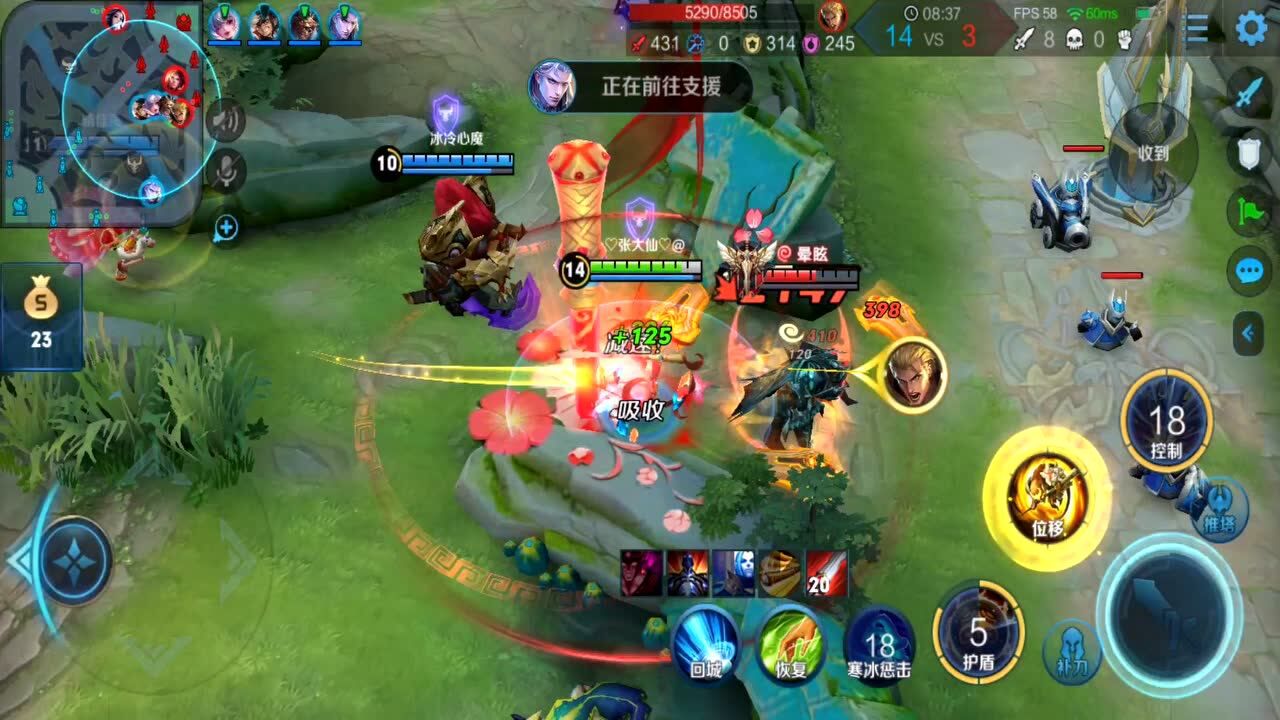Target the enemy hero portrait bubble
The image size is (1280, 720).
click(913, 374)
